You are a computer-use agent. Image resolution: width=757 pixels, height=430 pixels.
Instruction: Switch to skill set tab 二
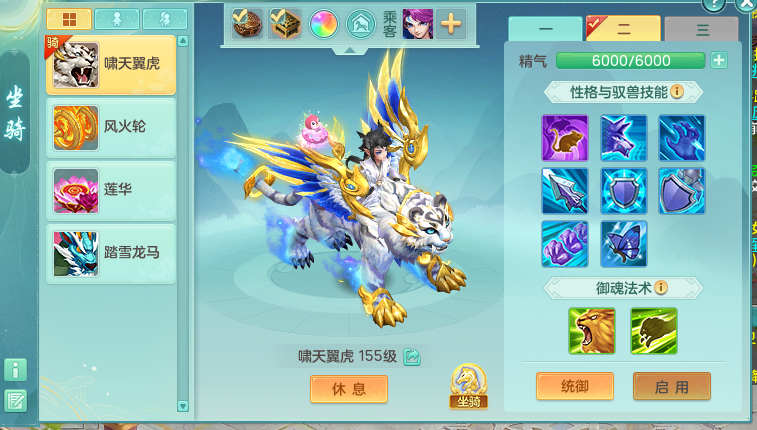[x=622, y=31]
